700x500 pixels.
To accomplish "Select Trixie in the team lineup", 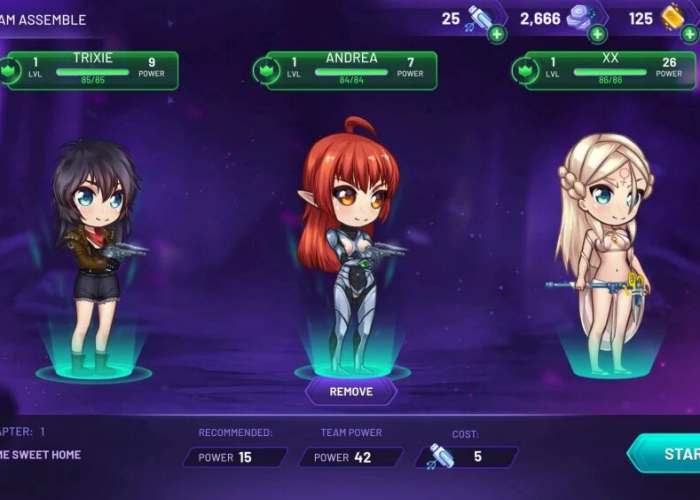I will click(95, 255).
